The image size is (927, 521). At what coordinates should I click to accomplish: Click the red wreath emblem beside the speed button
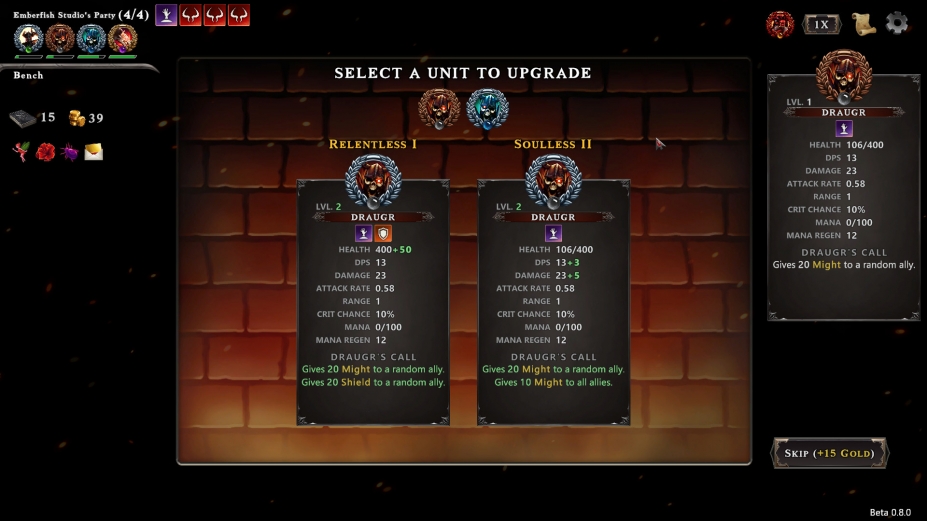tap(780, 24)
